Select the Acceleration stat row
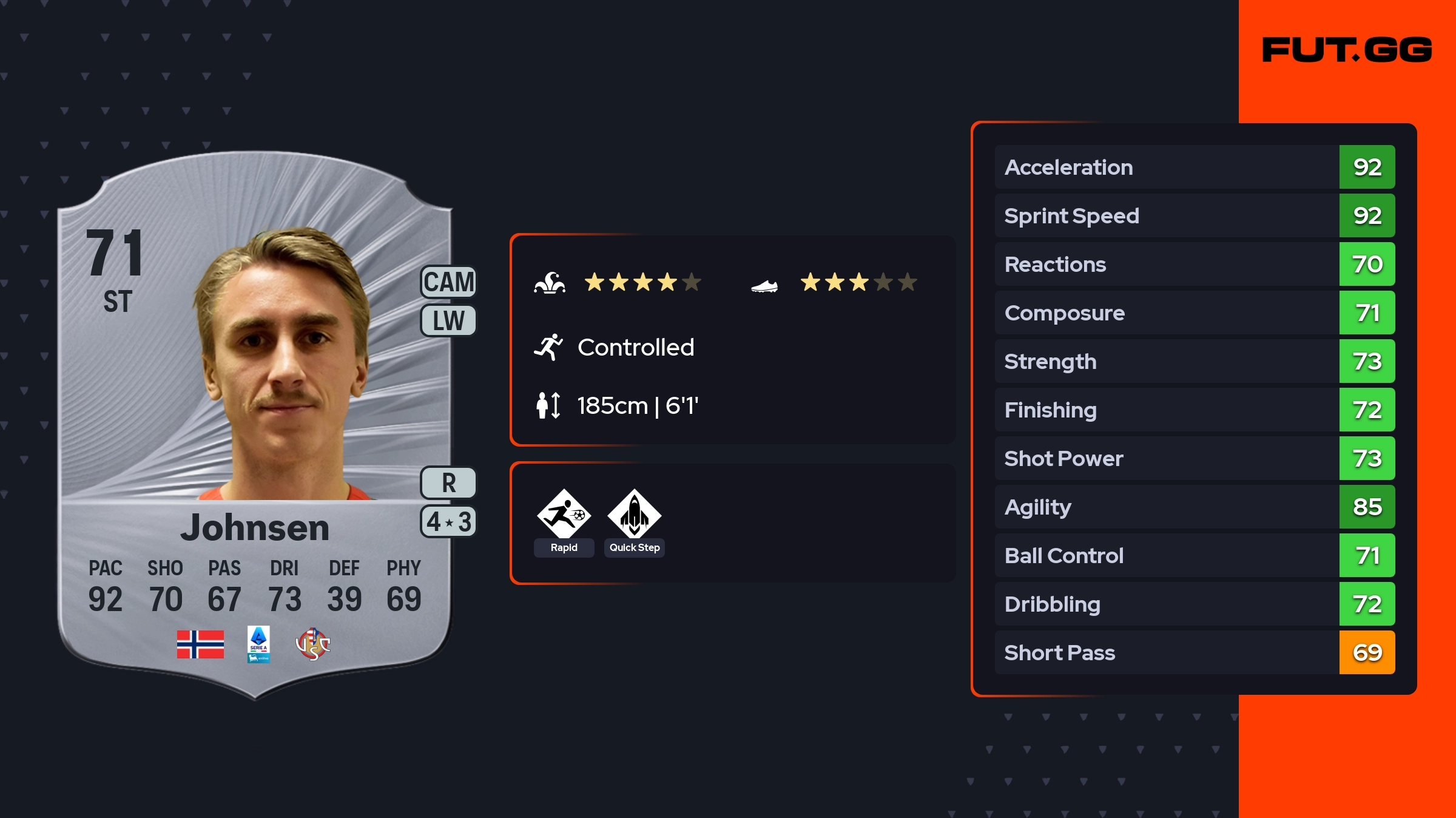 (1194, 167)
